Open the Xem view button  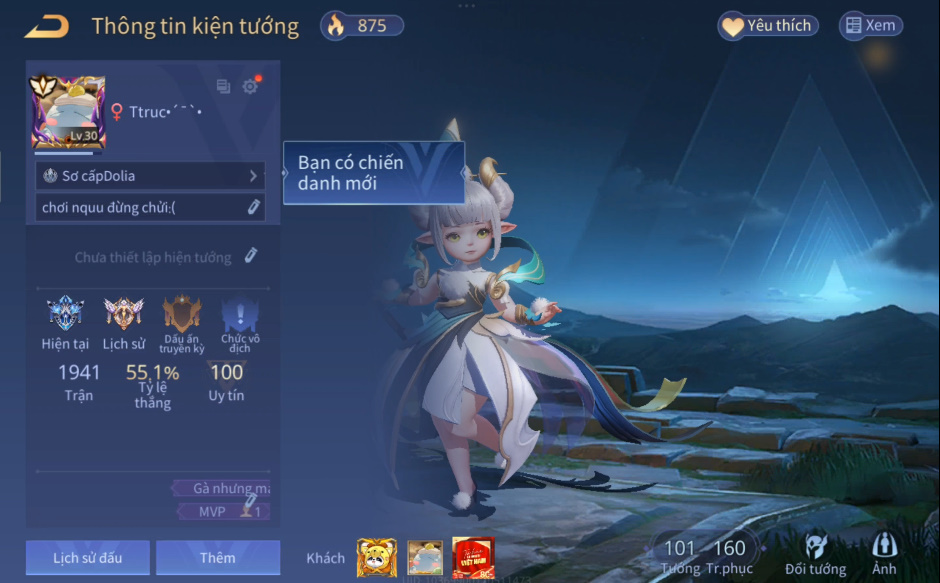click(x=869, y=26)
